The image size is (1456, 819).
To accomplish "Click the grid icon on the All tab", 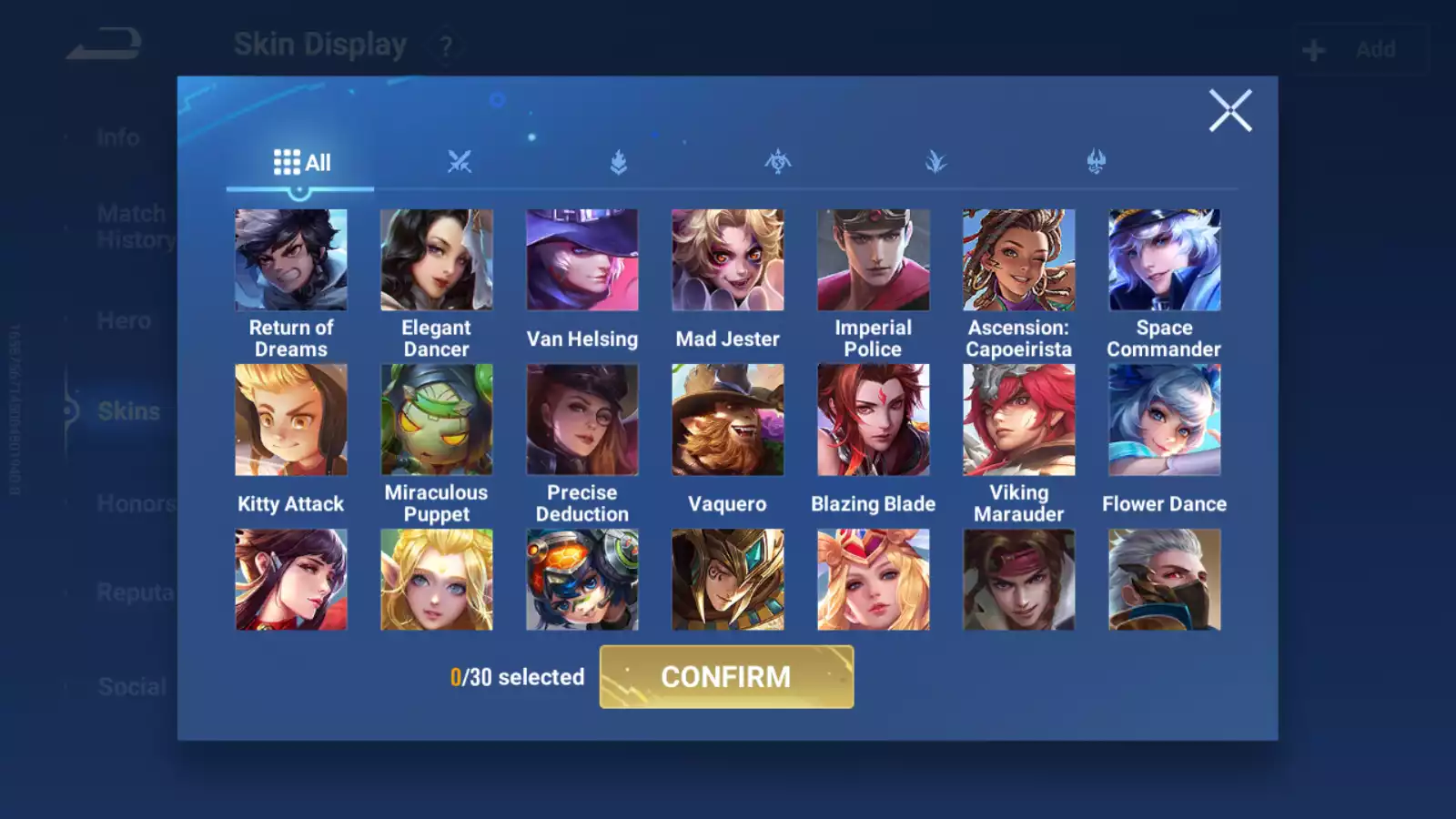I will coord(285,161).
